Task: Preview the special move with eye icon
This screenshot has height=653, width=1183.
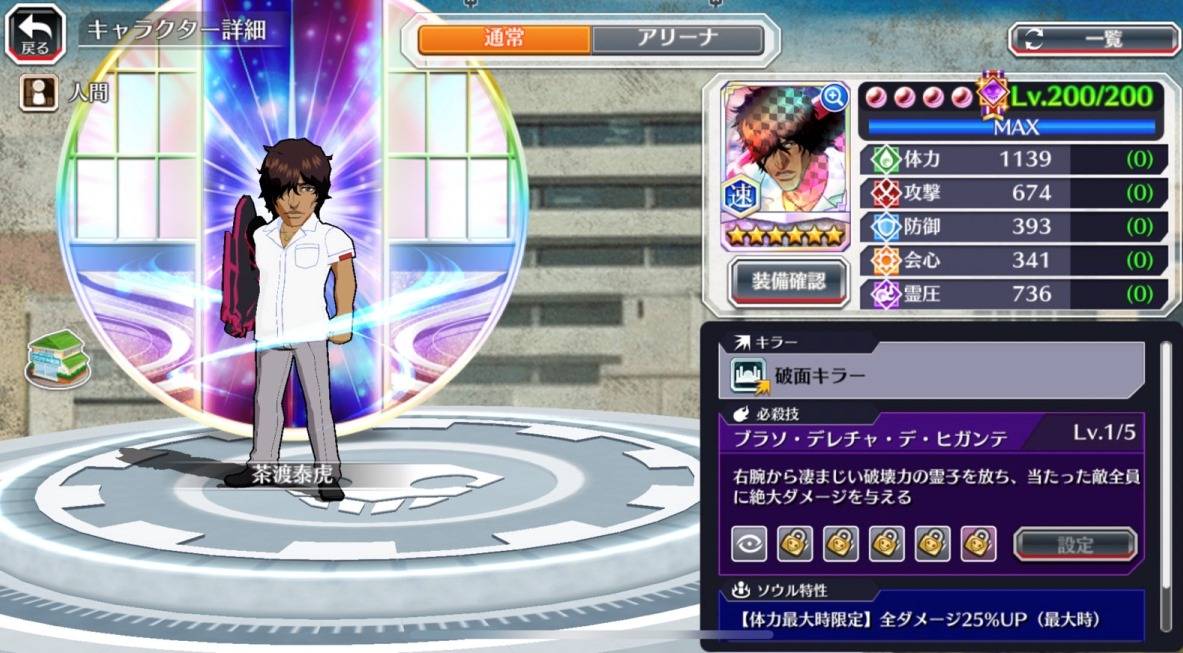Action: 749,544
